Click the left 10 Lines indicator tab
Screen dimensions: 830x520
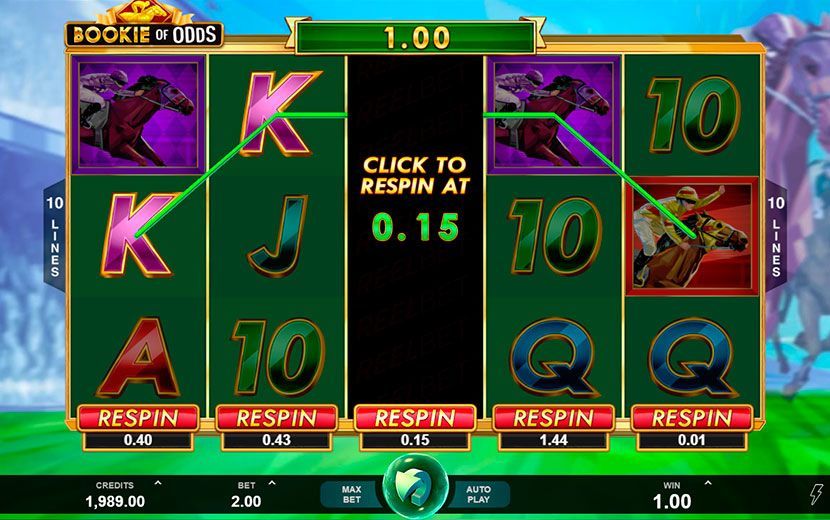pos(54,237)
